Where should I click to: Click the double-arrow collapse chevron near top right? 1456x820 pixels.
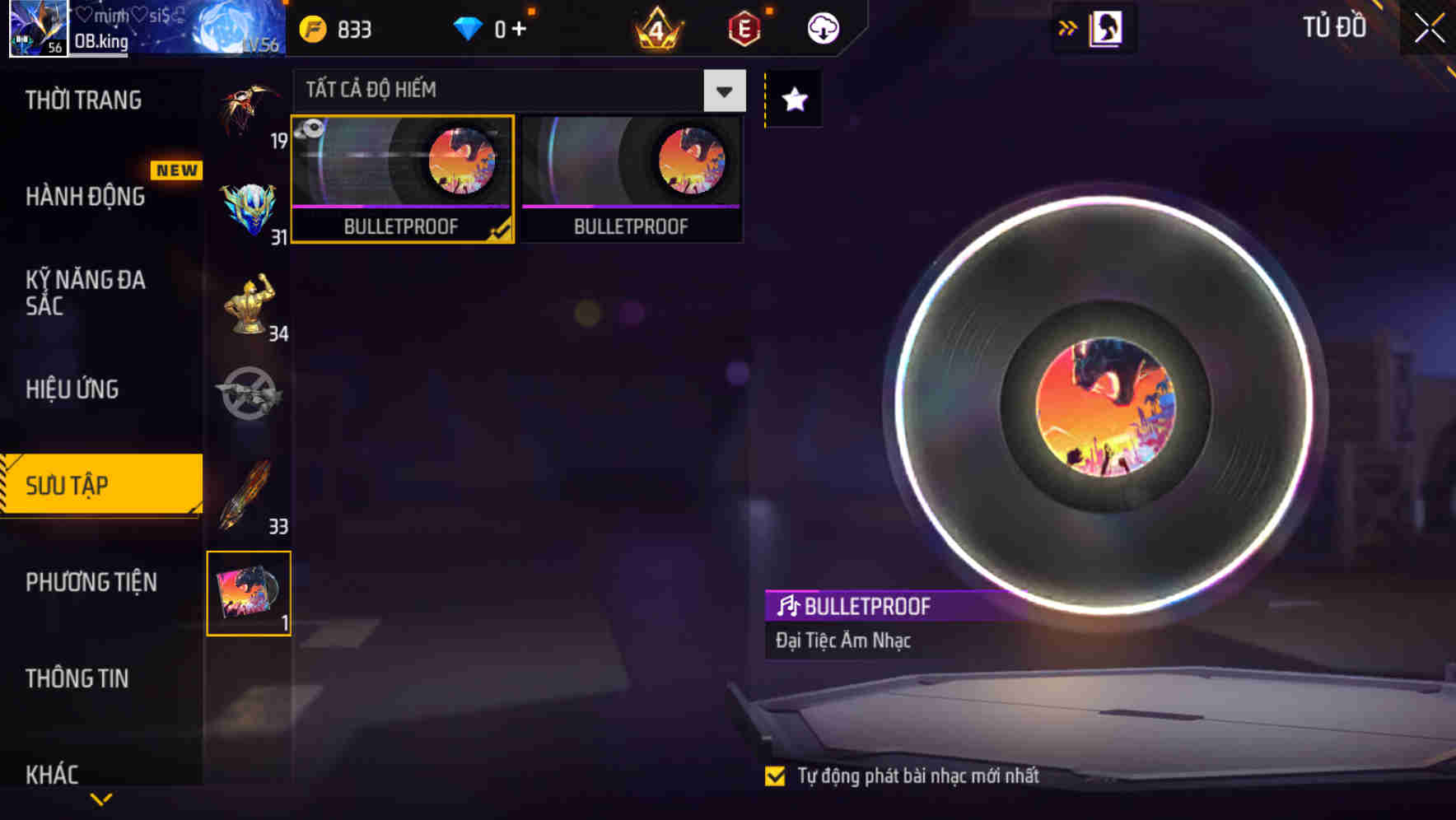(x=1067, y=26)
